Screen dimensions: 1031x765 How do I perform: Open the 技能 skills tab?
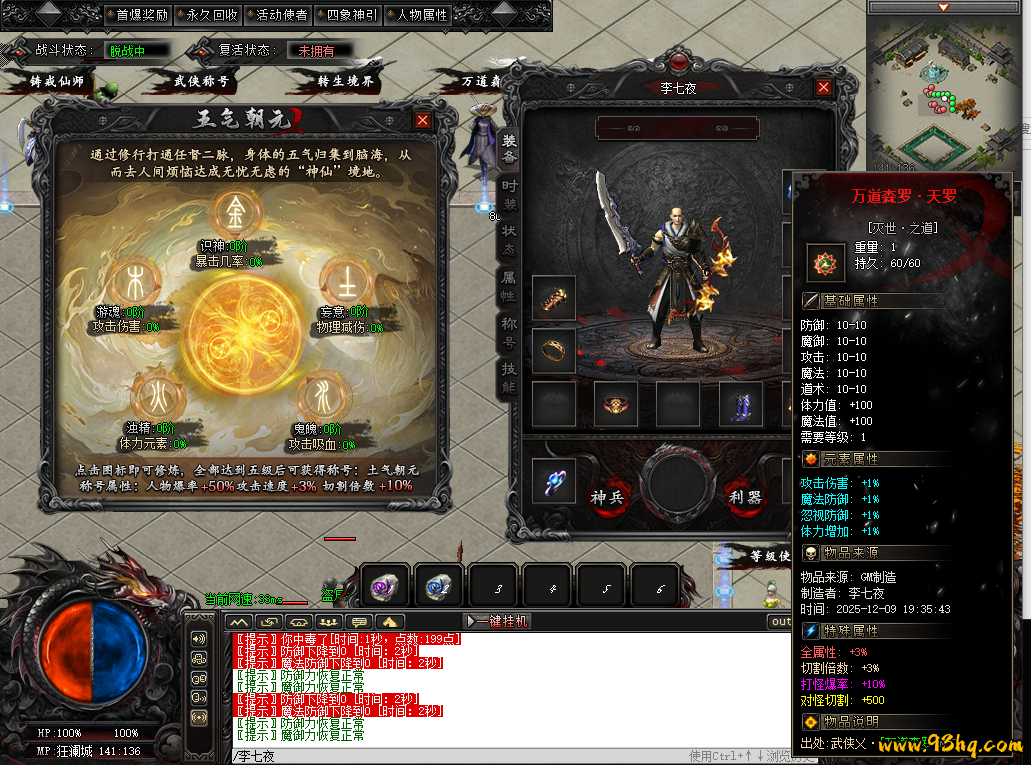(510, 377)
